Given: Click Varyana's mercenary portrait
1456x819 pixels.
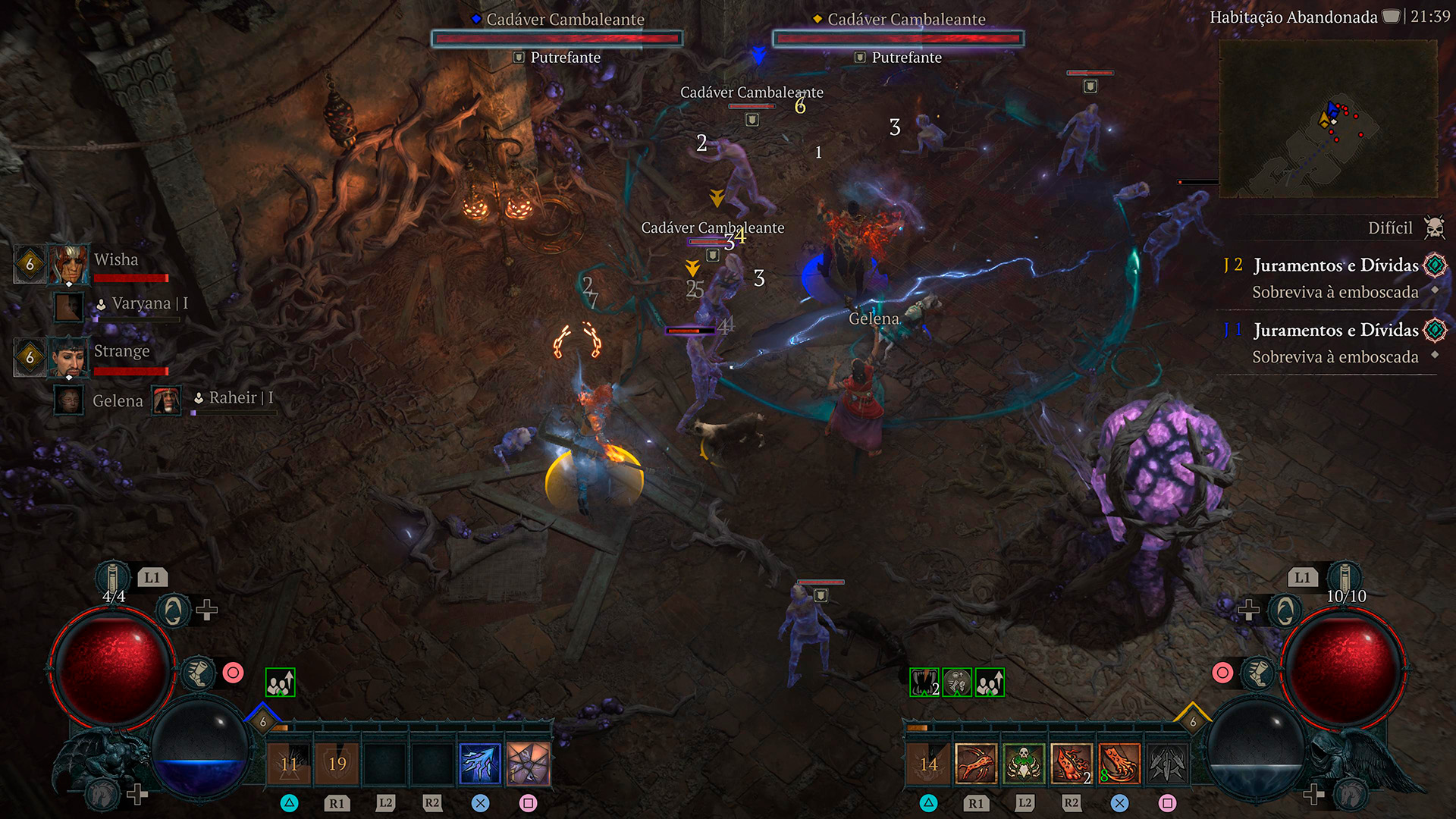Looking at the screenshot, I should tap(69, 307).
